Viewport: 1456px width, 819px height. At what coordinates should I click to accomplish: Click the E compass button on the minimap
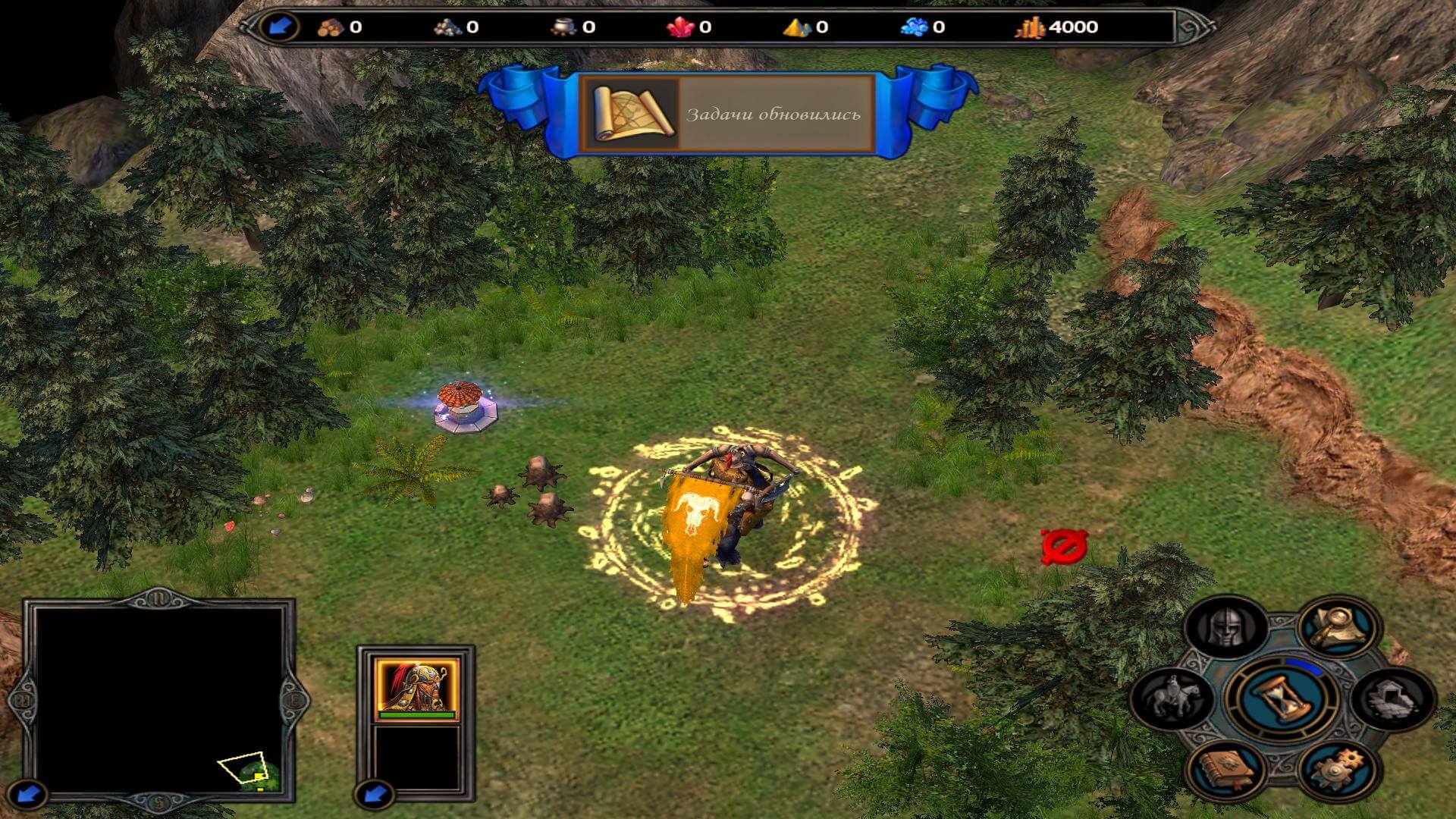293,699
